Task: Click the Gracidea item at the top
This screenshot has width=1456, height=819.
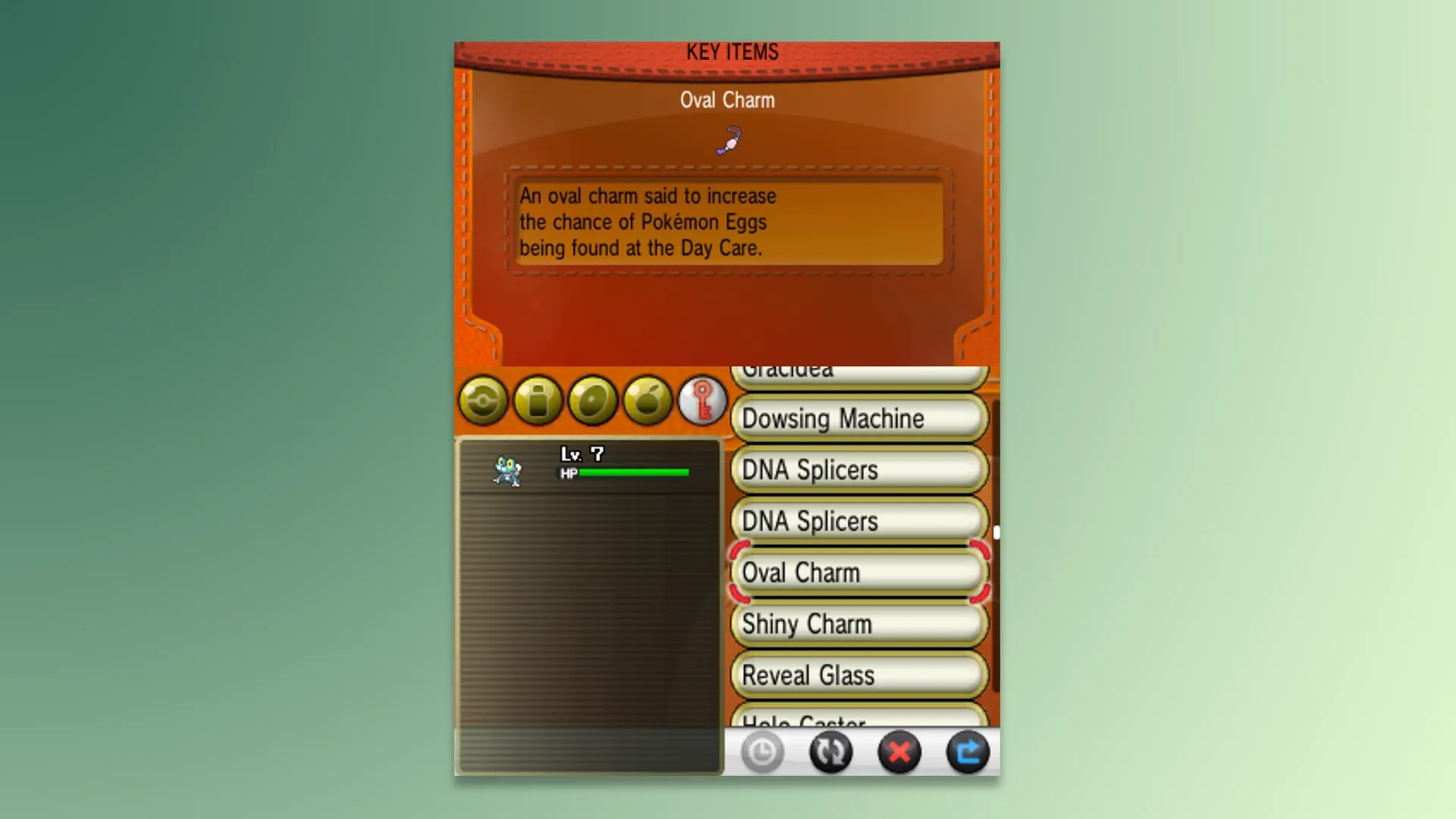Action: [x=857, y=372]
